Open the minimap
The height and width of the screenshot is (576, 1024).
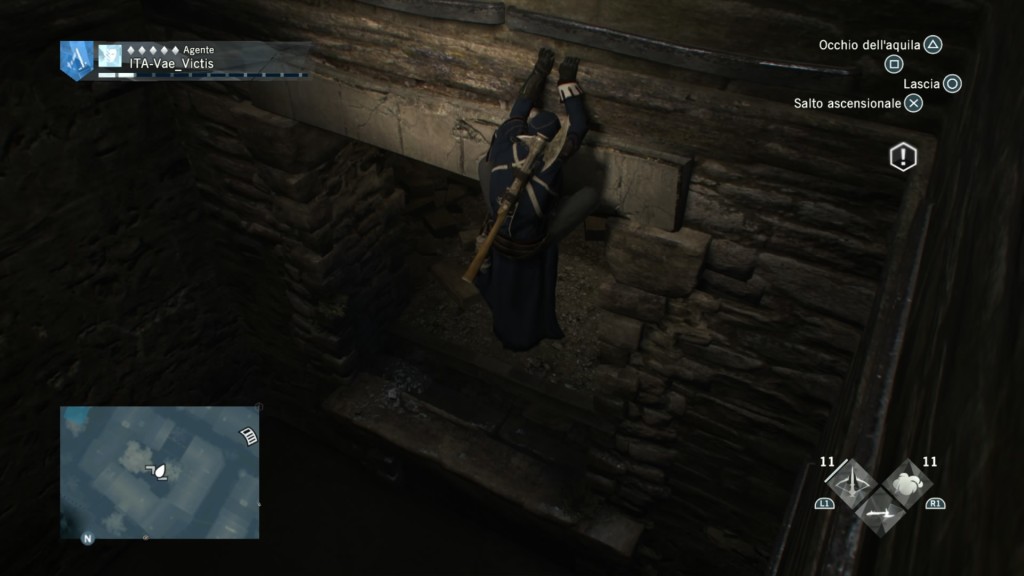click(x=160, y=471)
